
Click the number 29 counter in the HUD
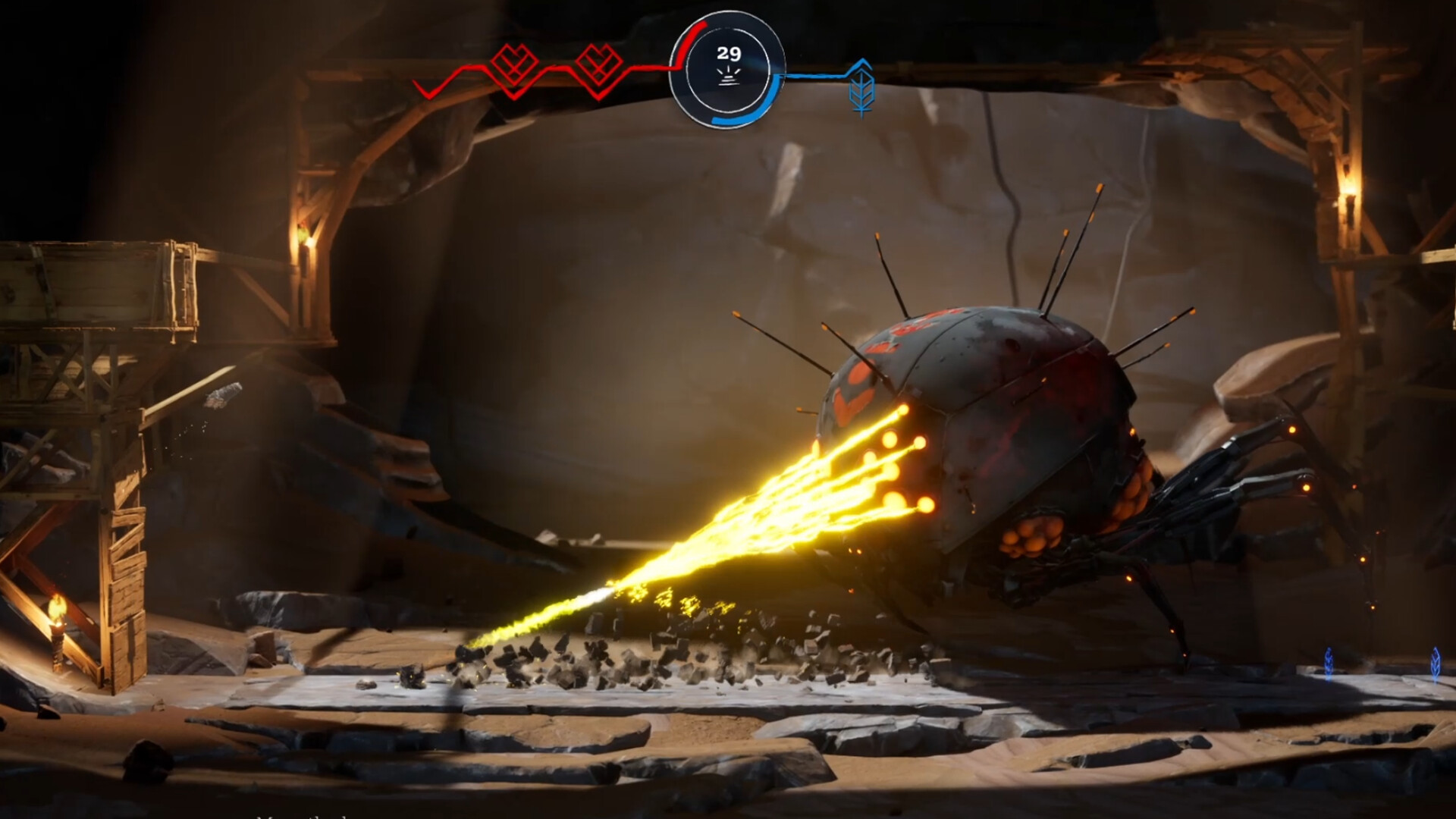click(729, 53)
